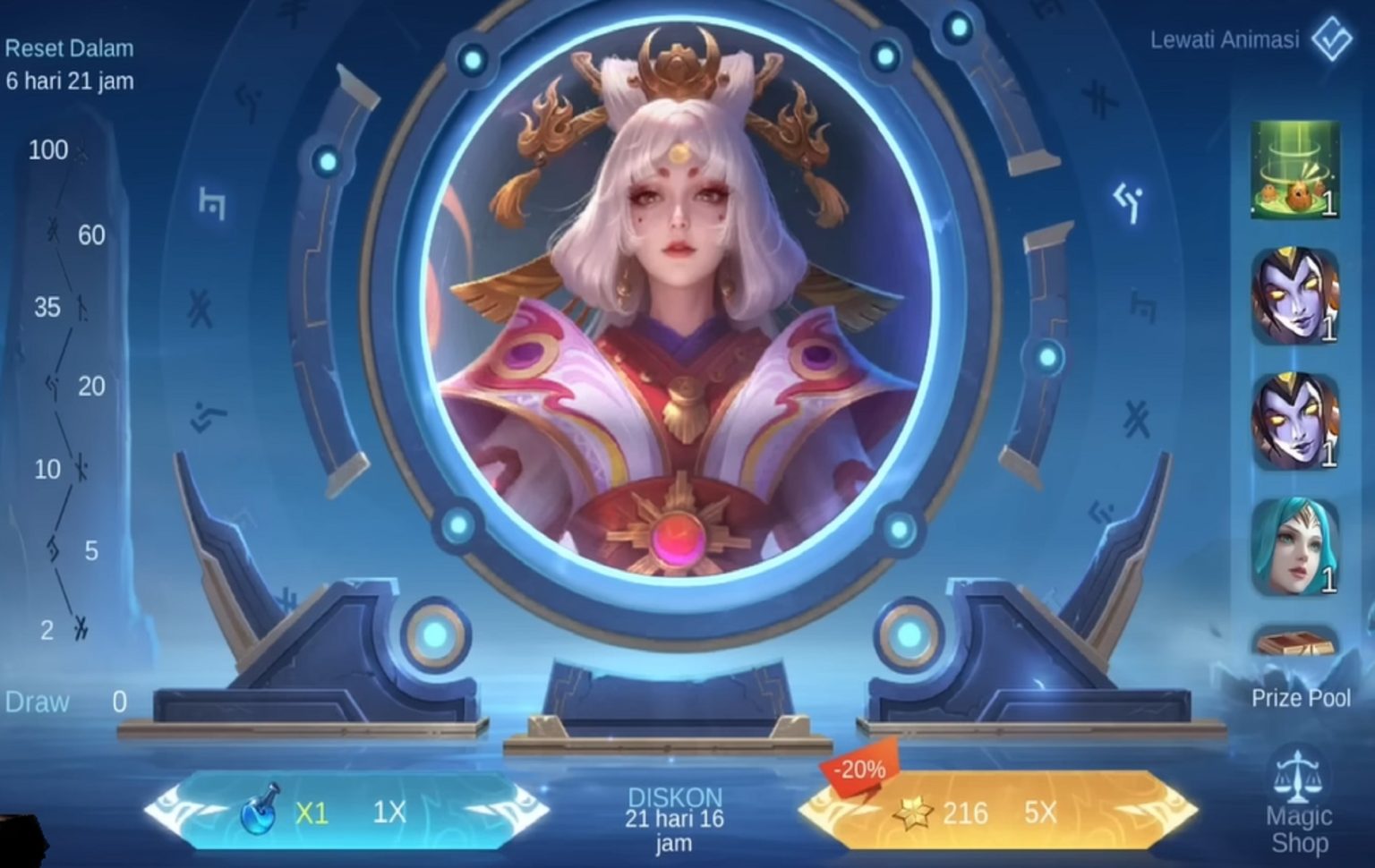
Task: Click the Reset Dalam timer text
Action: pyautogui.click(x=69, y=49)
